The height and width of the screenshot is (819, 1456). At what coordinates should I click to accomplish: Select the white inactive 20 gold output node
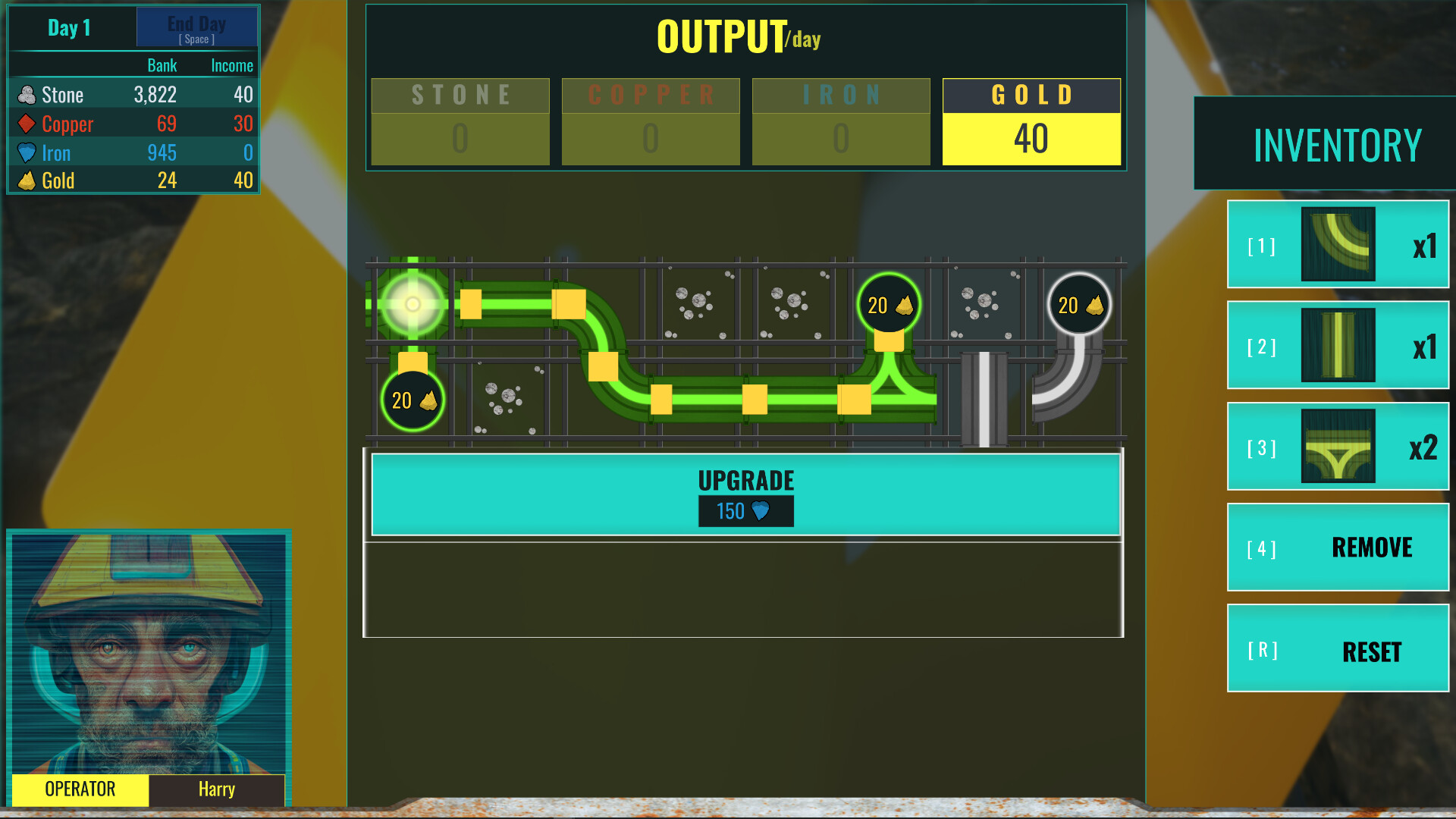coord(1078,305)
